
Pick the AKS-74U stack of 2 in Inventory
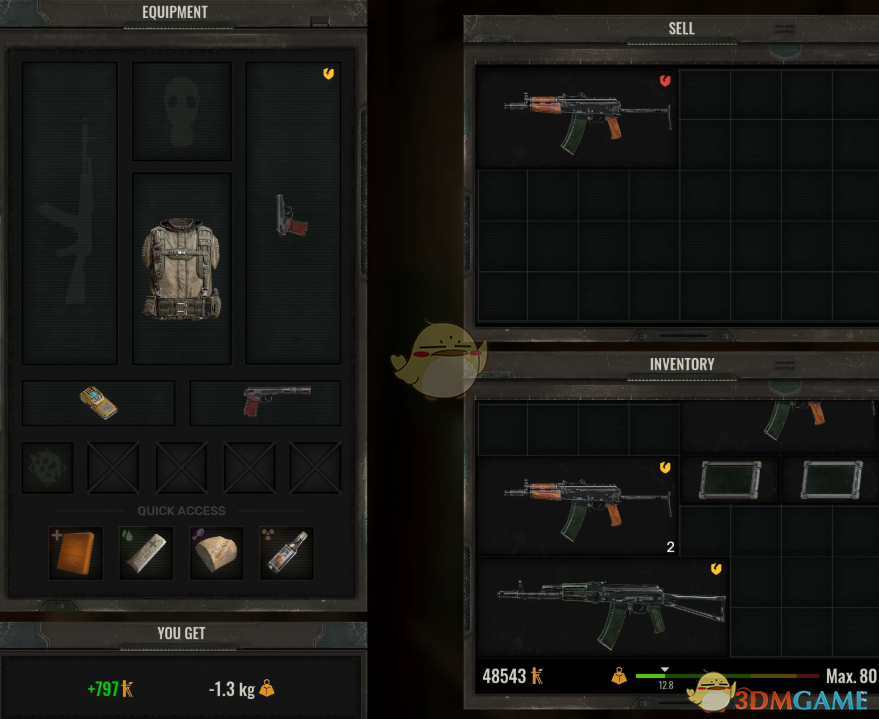[x=576, y=505]
